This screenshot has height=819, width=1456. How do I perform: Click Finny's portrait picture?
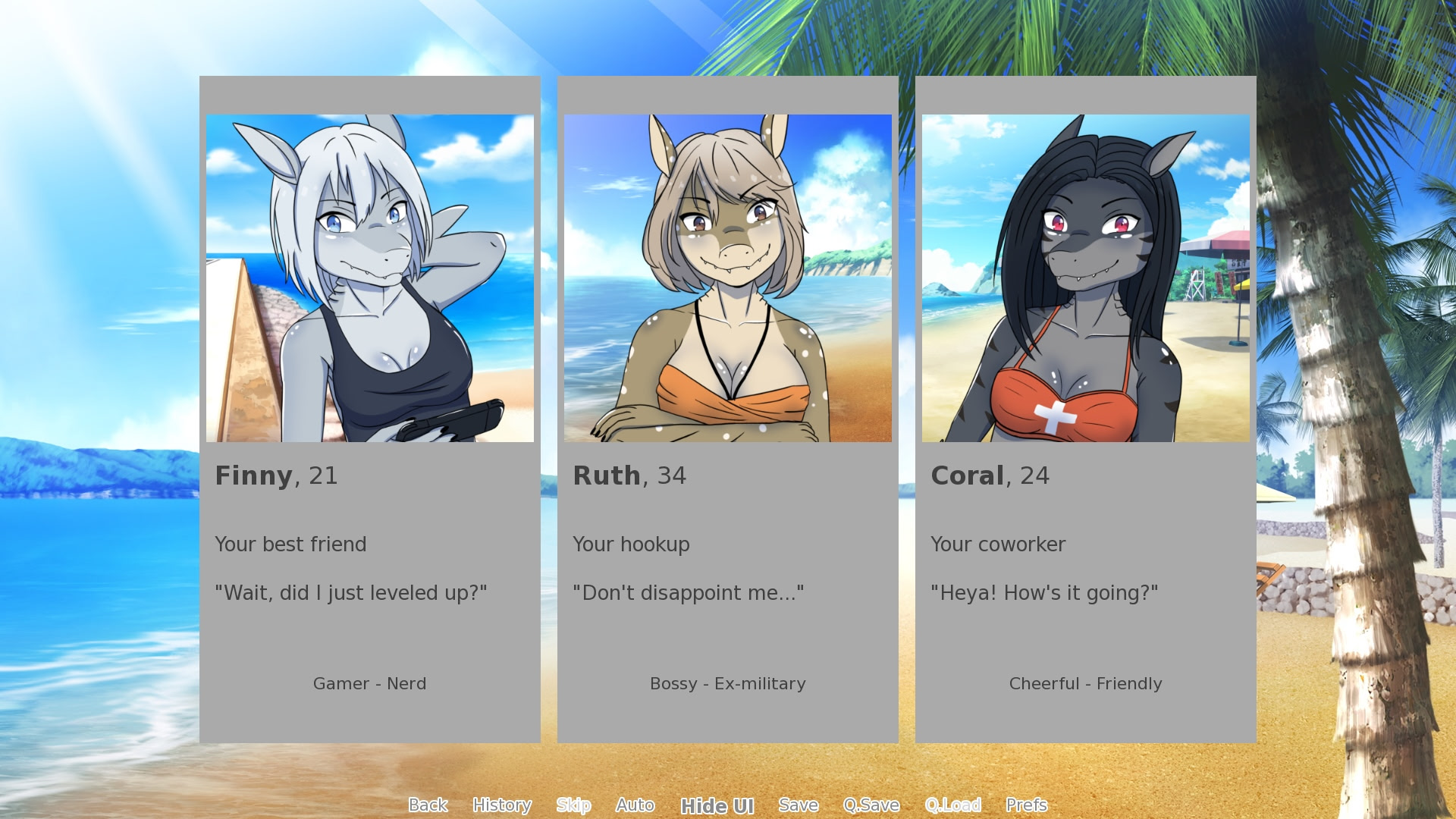click(x=370, y=278)
